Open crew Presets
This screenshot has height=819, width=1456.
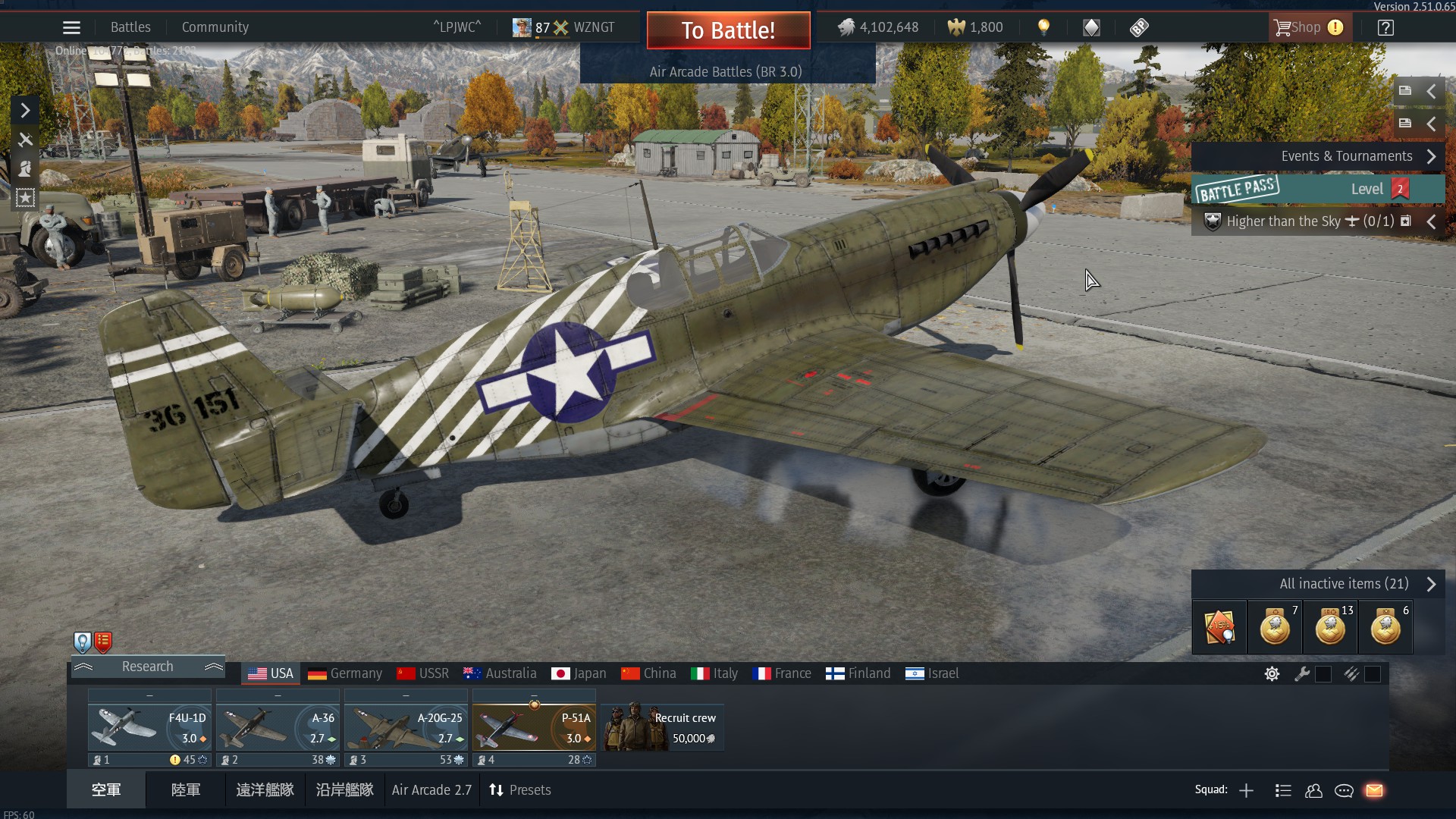point(520,790)
